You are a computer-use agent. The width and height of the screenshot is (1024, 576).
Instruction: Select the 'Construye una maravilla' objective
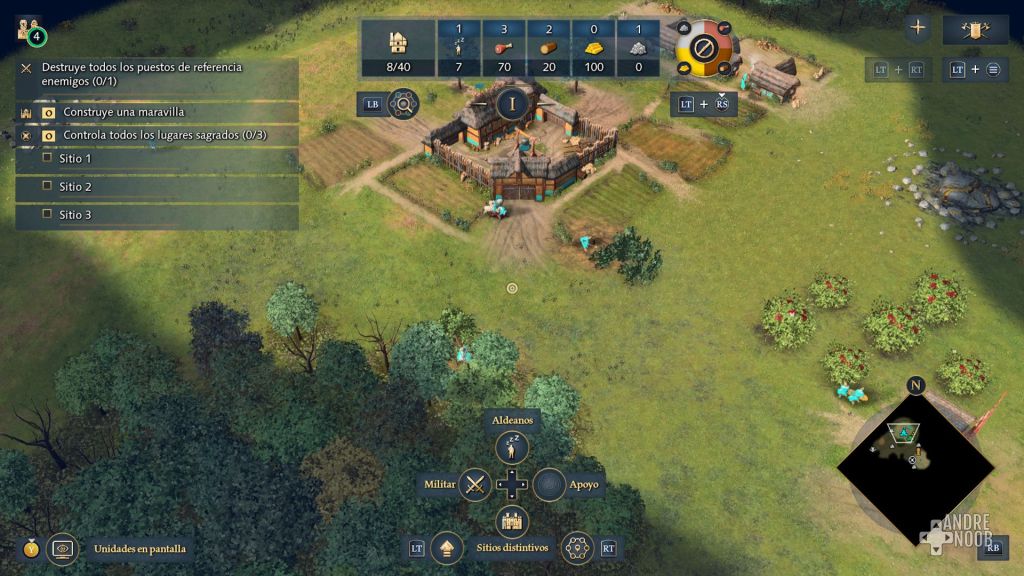pyautogui.click(x=123, y=112)
